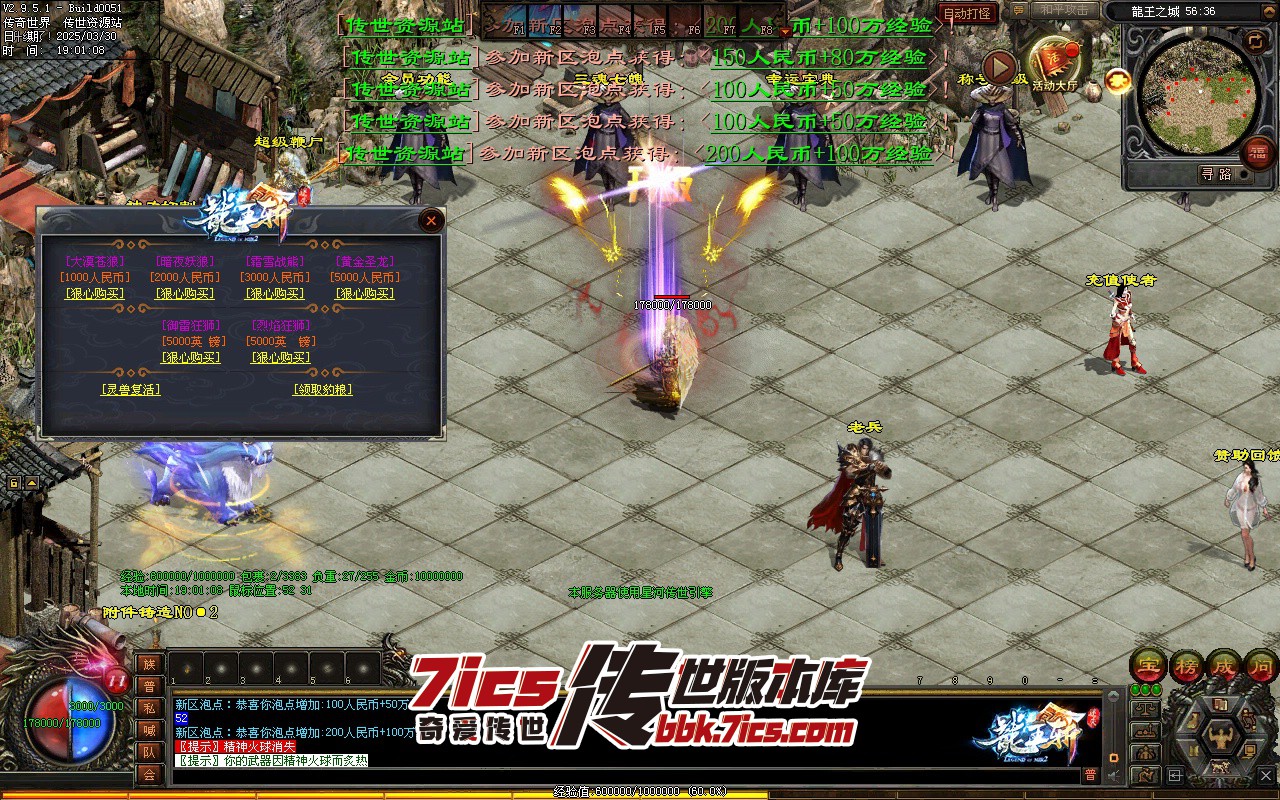Buy the 烈焰狂狮 pet

click(x=280, y=358)
